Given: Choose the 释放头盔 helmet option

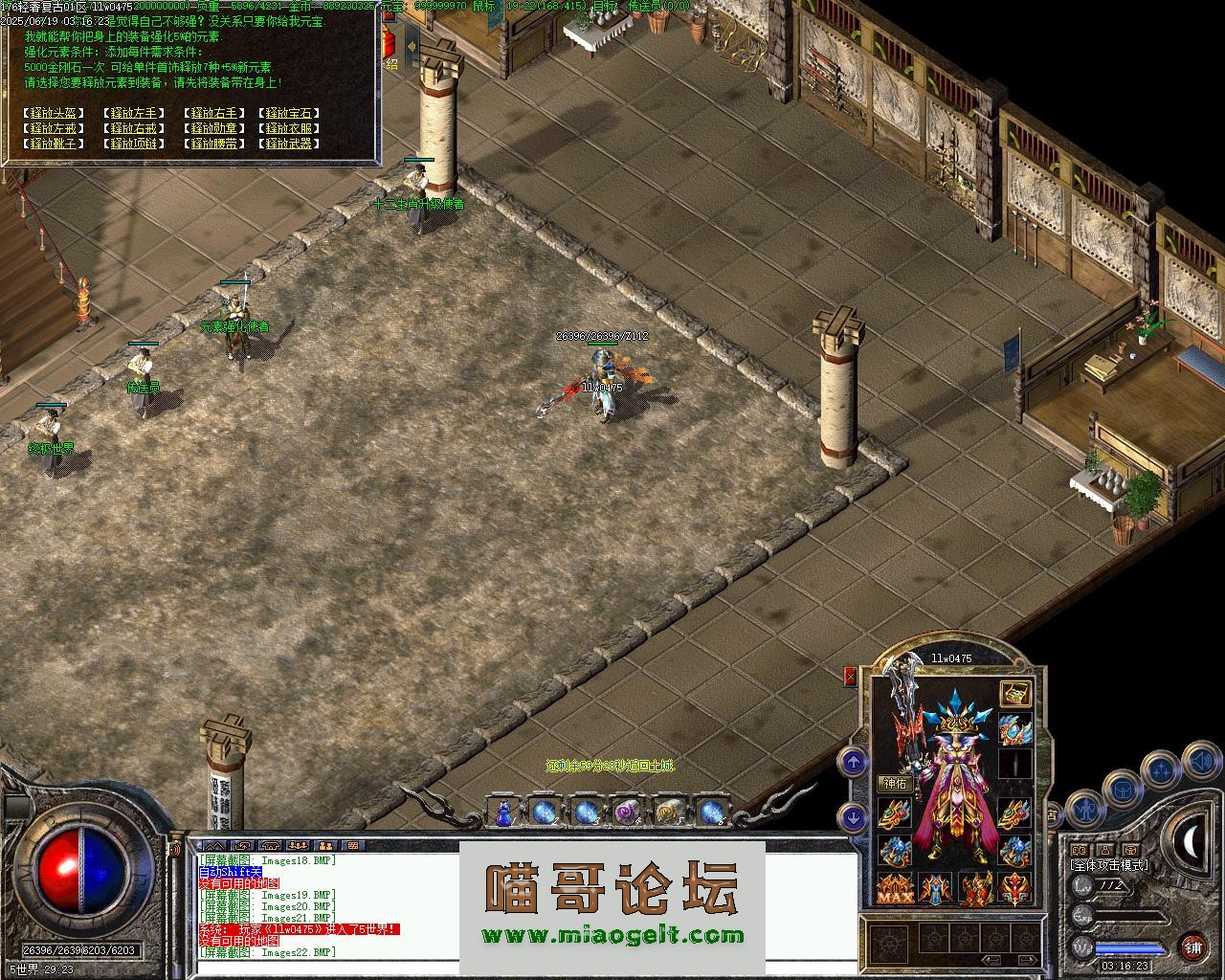Looking at the screenshot, I should coord(54,113).
